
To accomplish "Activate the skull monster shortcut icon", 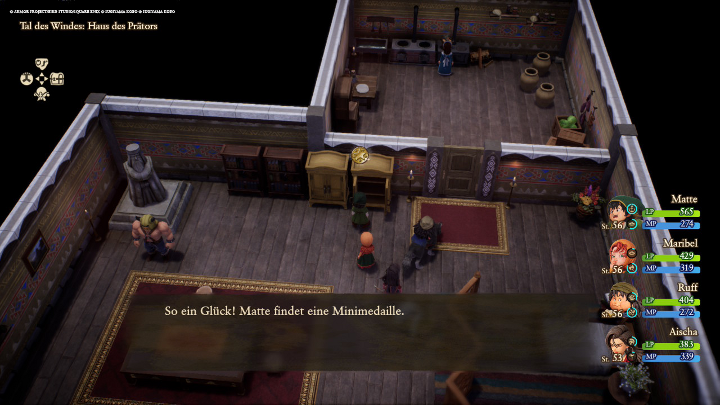I will [42, 94].
